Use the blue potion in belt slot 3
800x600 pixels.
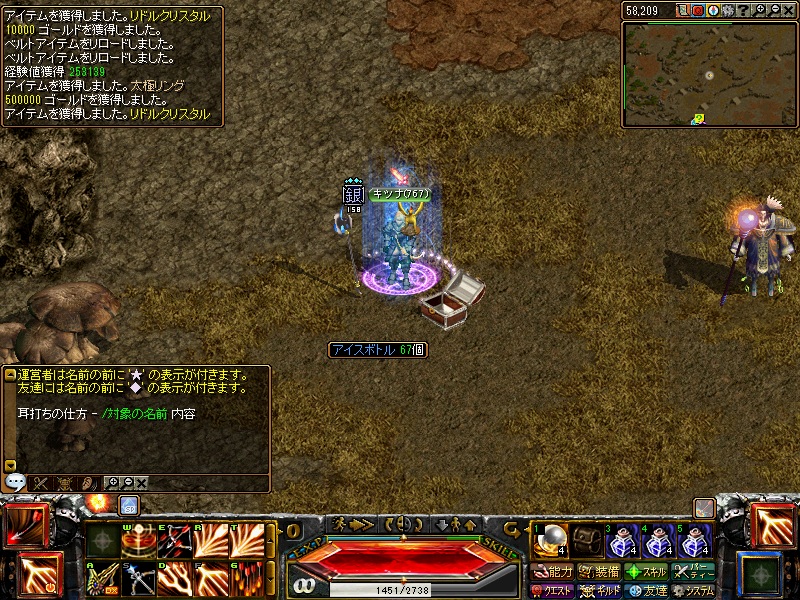click(622, 542)
